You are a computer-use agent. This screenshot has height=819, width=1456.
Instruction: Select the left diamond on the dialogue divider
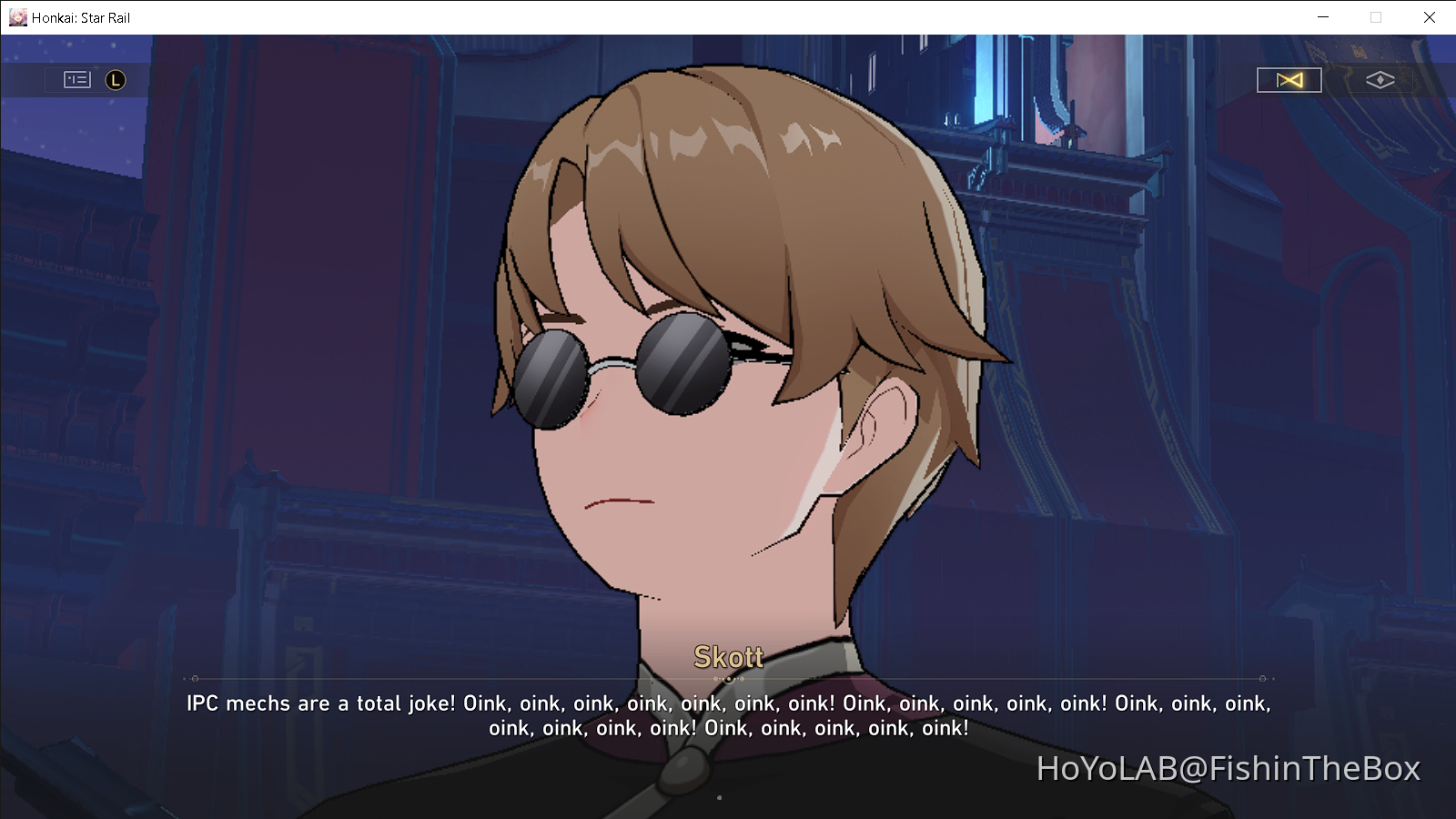pyautogui.click(x=194, y=677)
